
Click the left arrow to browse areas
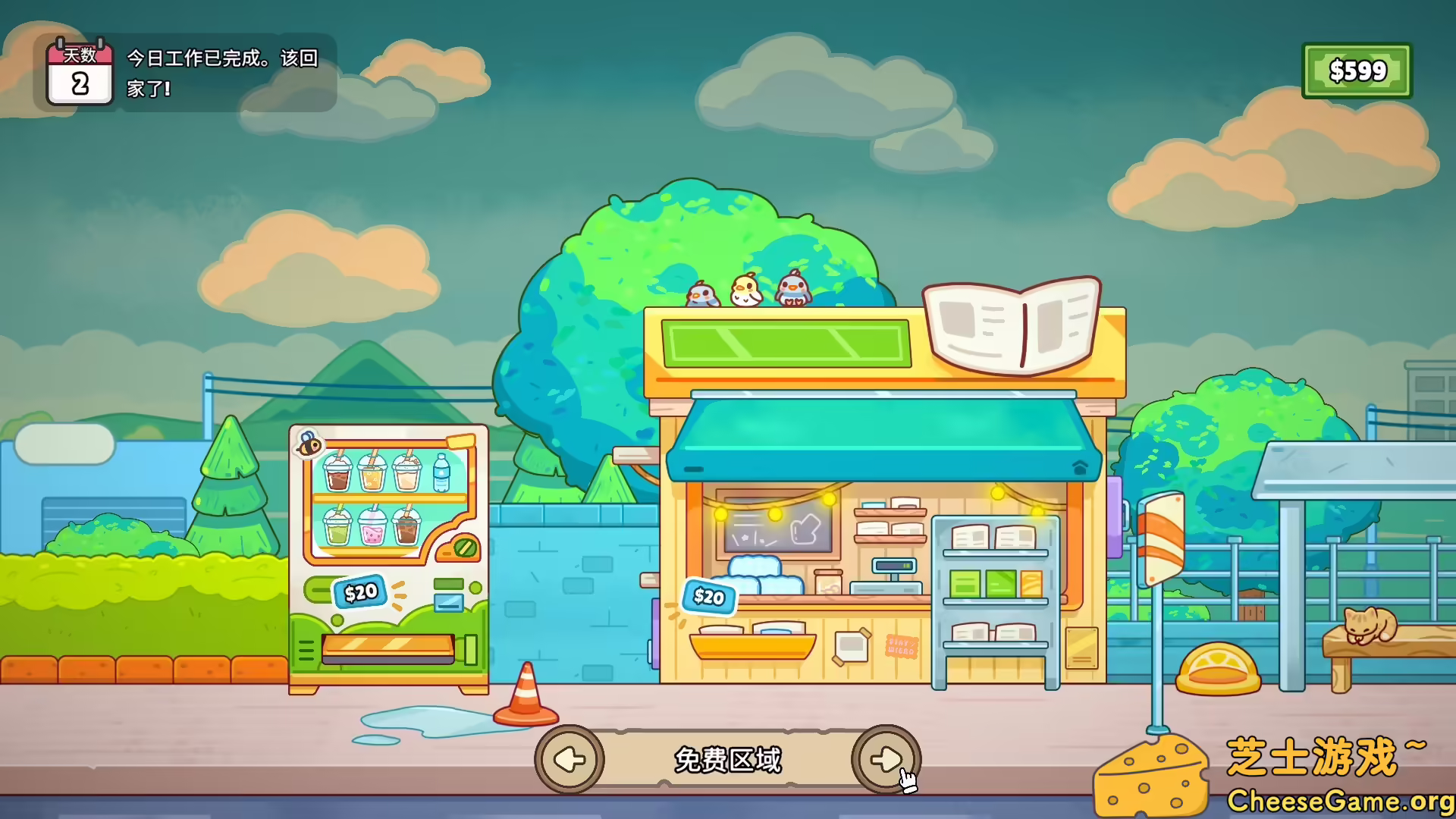570,760
